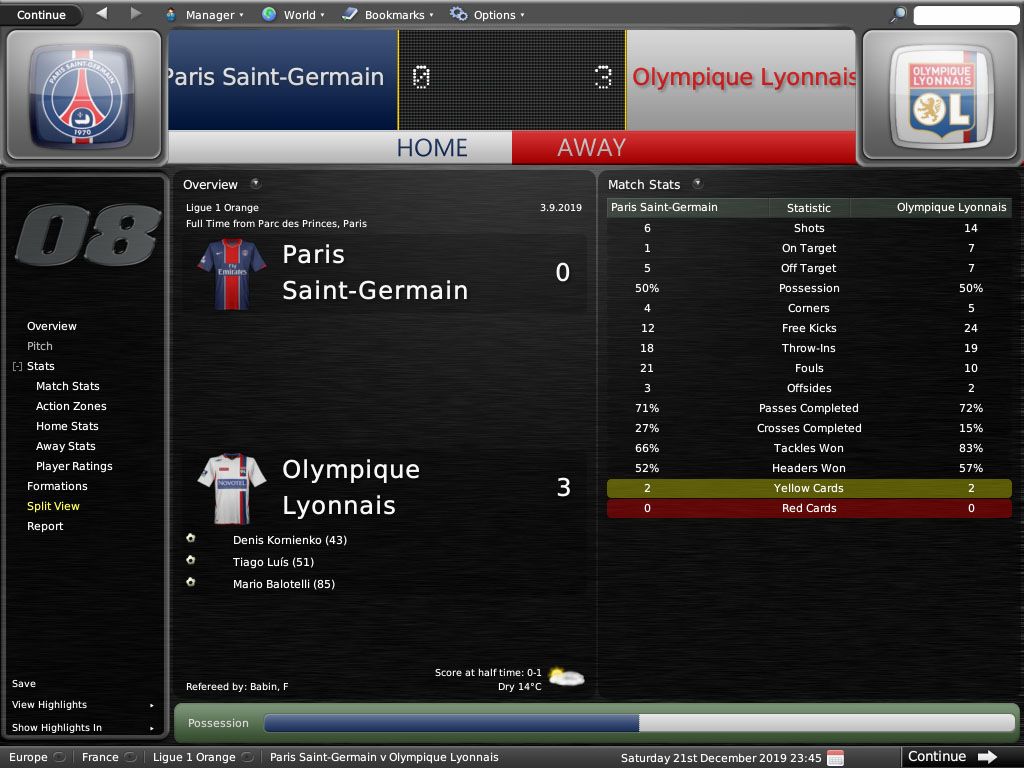
Task: Go back with the left arrow
Action: (x=102, y=14)
